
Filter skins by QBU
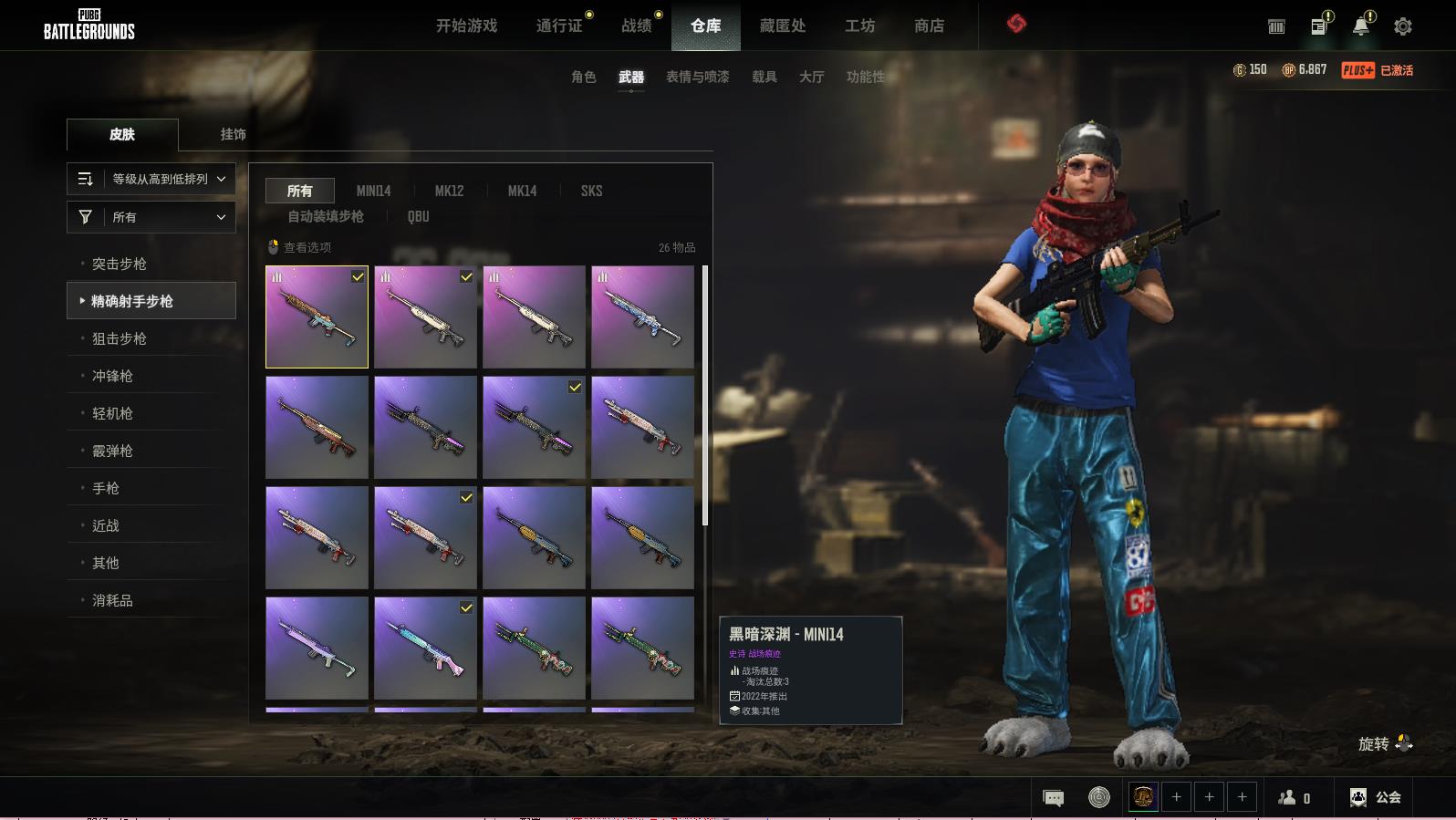point(418,216)
